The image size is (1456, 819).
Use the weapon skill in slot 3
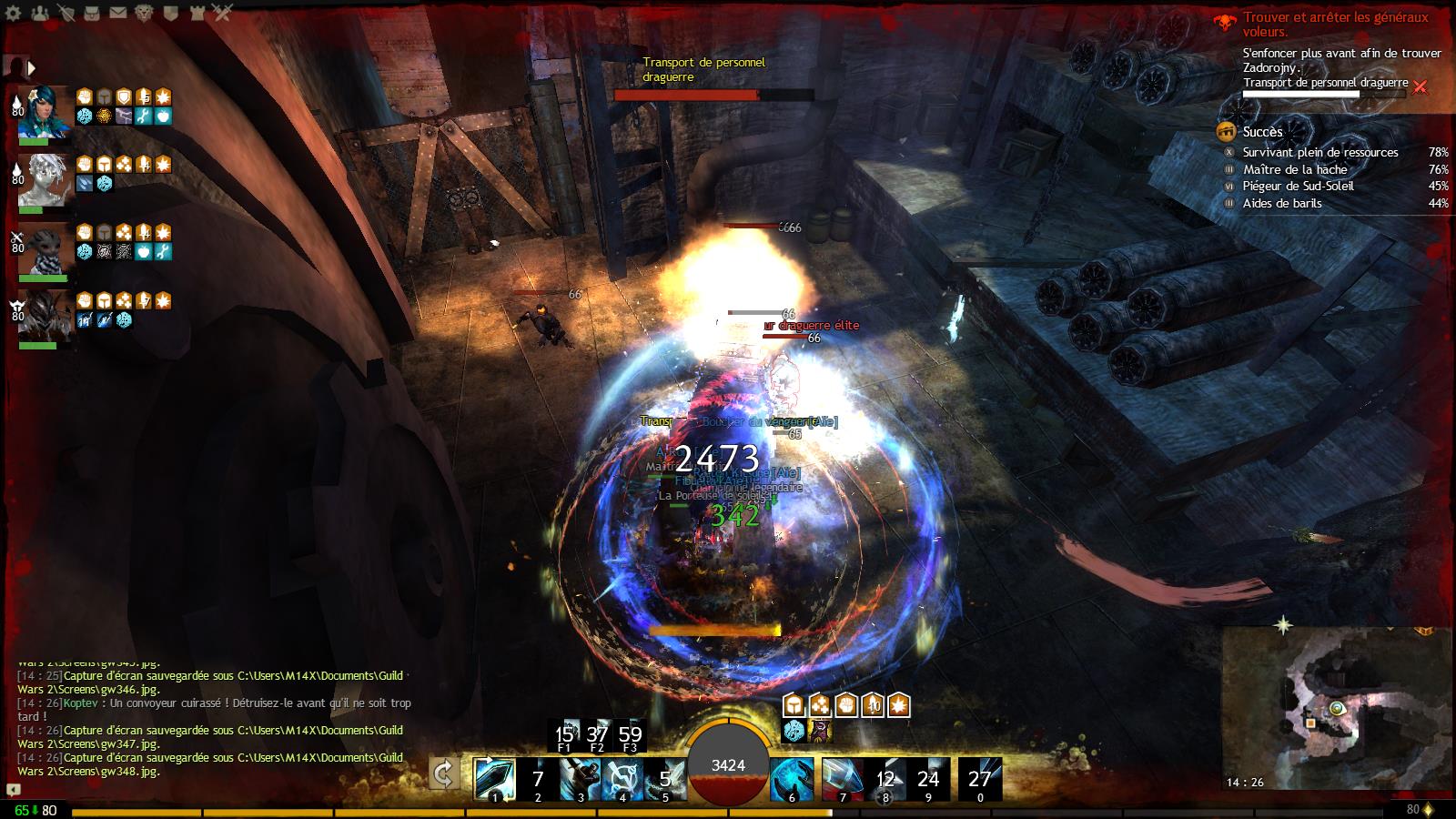coord(580,780)
